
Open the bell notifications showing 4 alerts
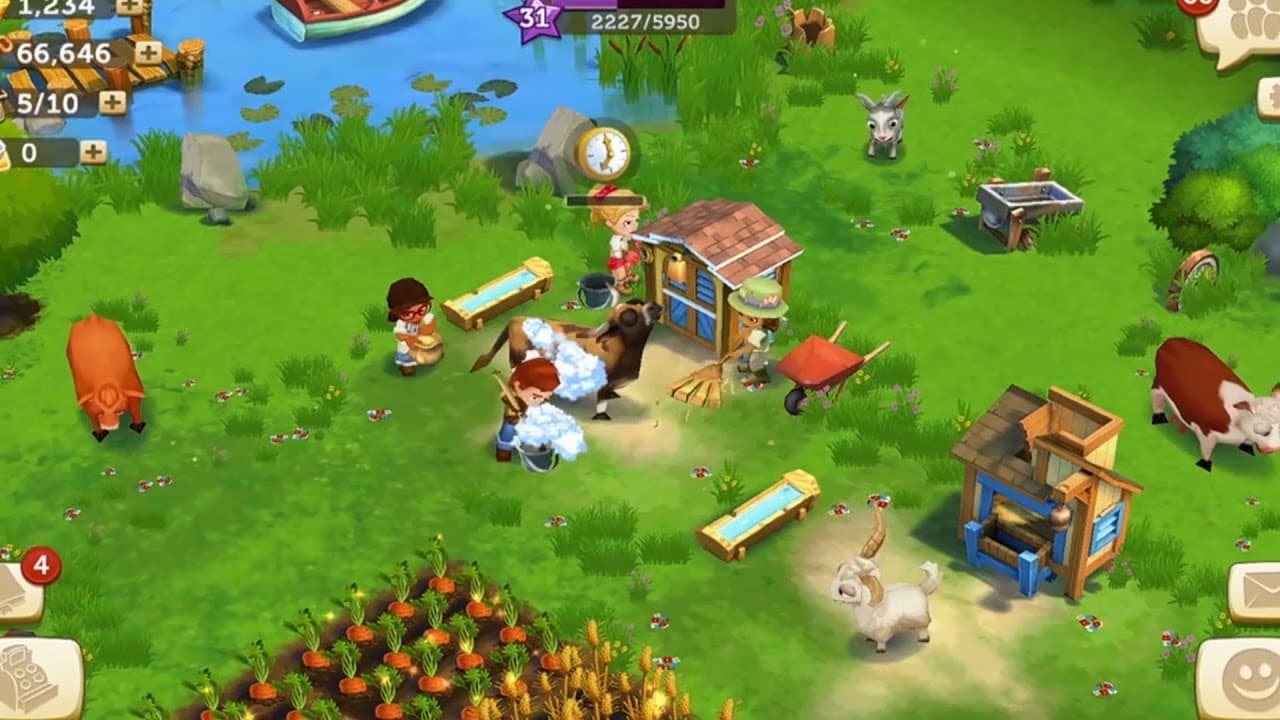(20, 595)
